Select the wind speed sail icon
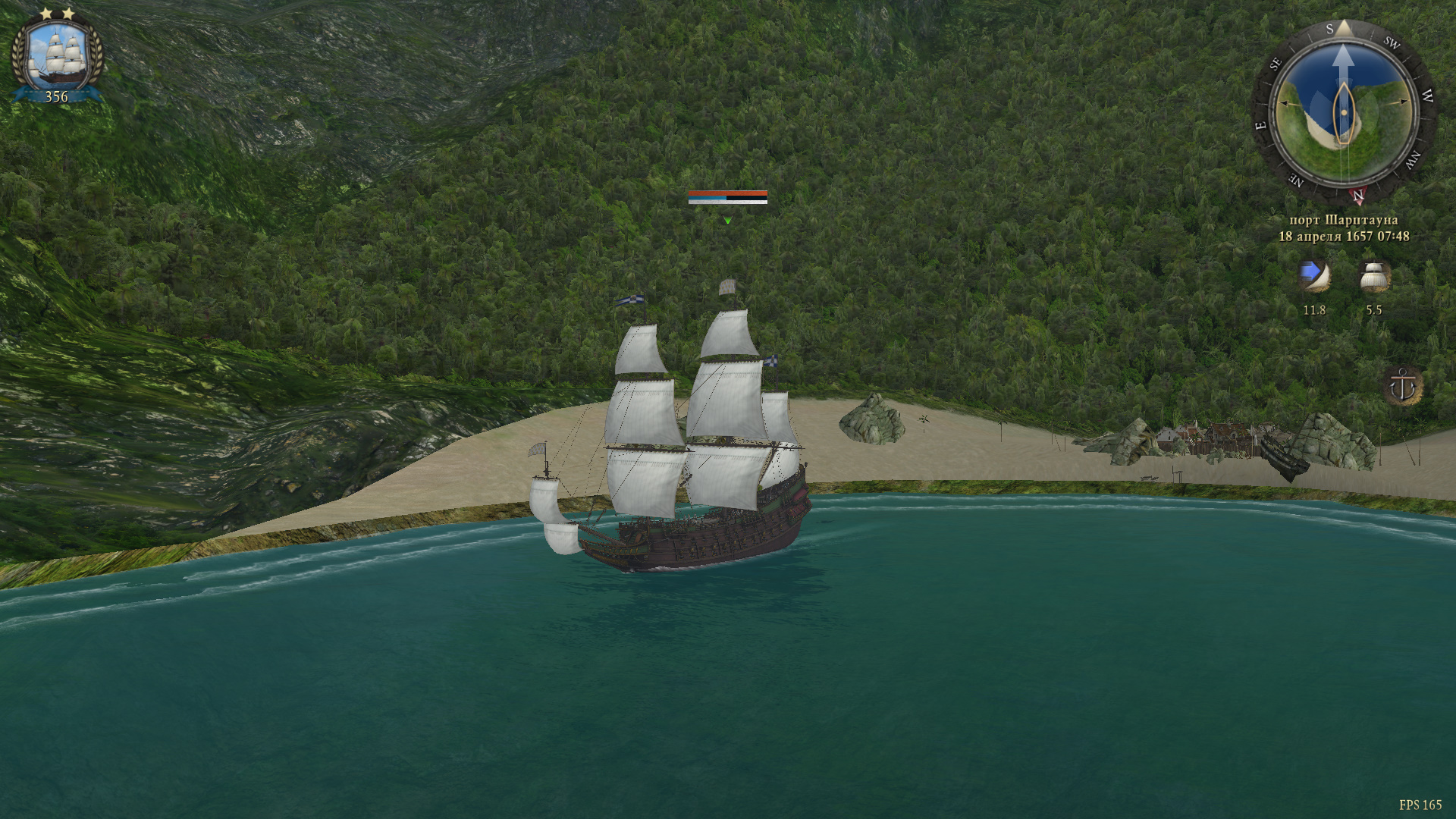The width and height of the screenshot is (1456, 819). click(x=1313, y=278)
